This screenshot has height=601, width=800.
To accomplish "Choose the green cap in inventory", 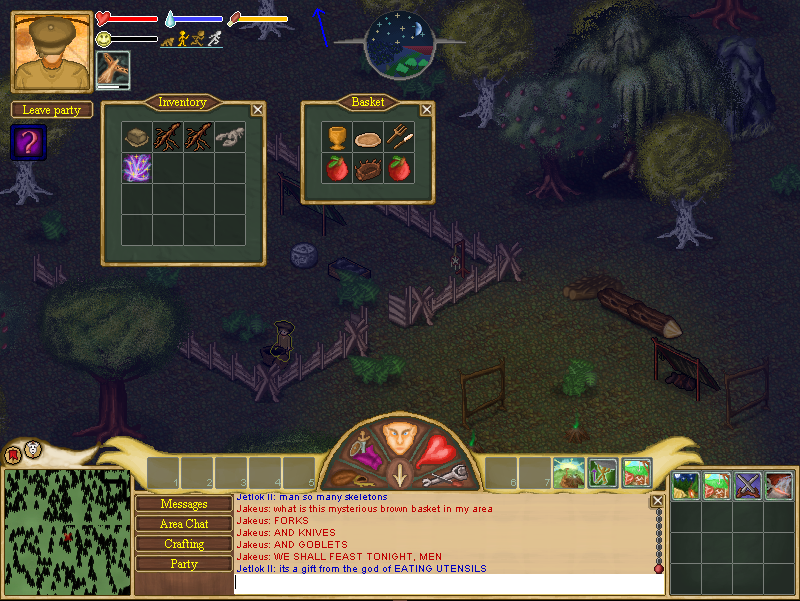I will [136, 137].
